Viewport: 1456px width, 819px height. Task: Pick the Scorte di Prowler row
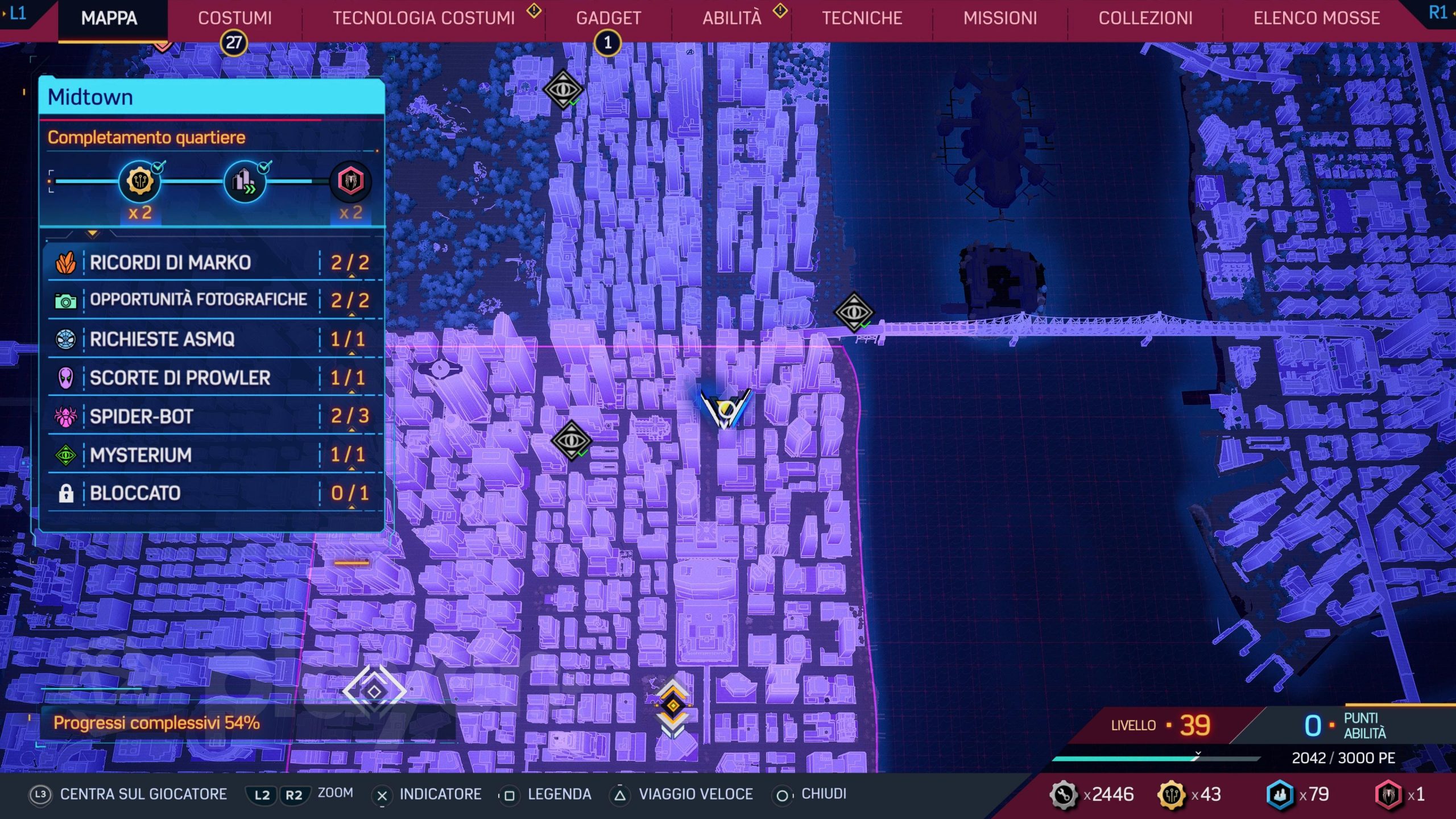pos(212,378)
